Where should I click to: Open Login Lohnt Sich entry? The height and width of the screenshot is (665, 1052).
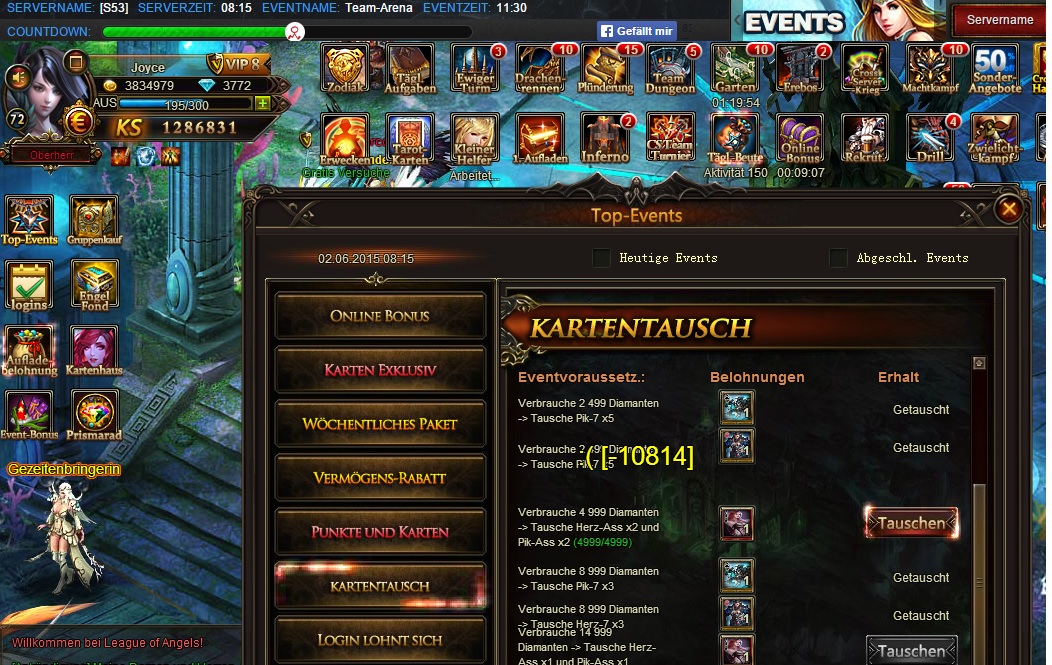(380, 640)
